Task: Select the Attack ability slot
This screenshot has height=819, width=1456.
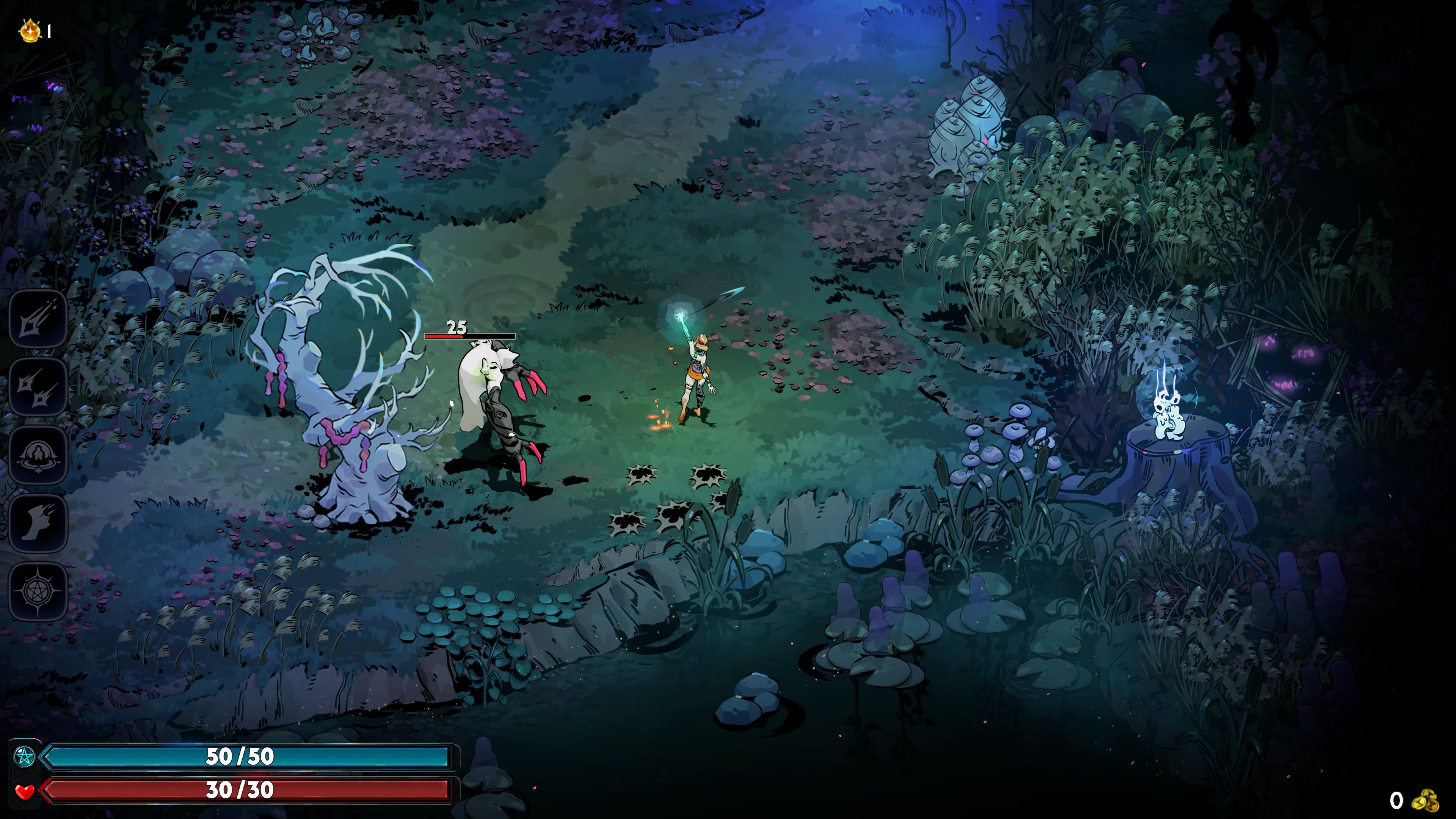Action: tap(37, 319)
